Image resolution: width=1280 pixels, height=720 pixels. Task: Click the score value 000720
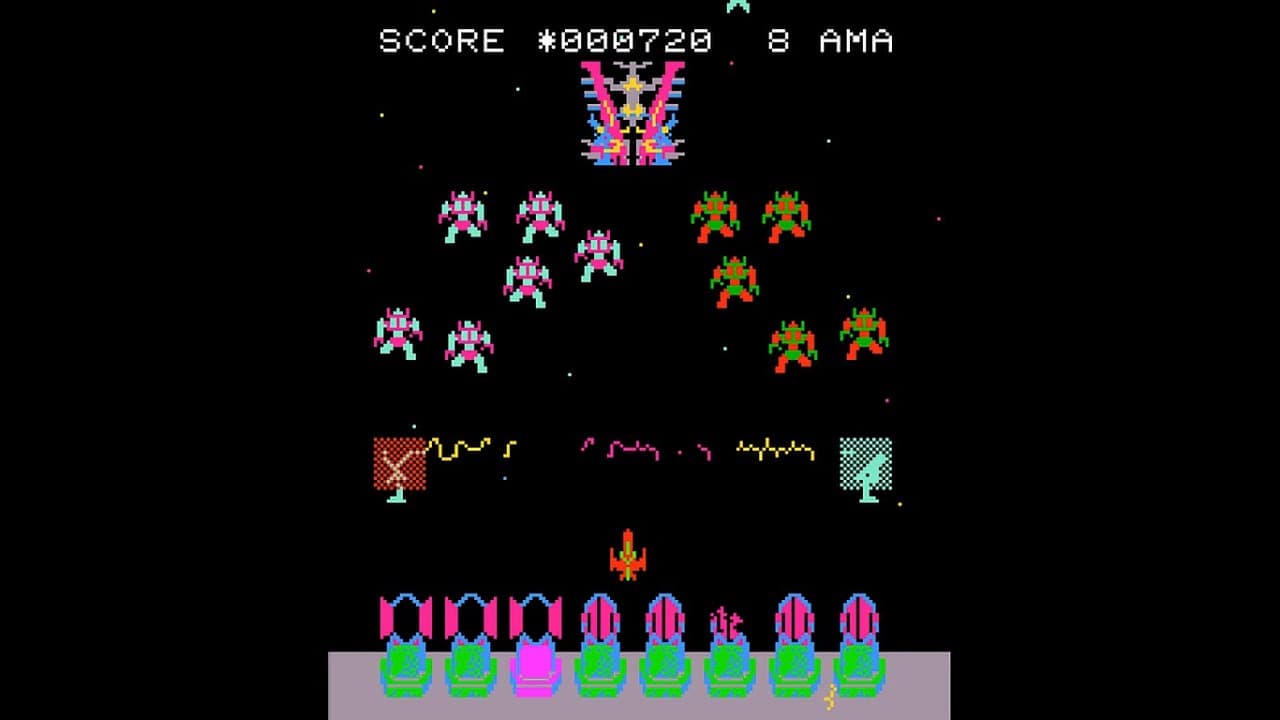point(640,42)
